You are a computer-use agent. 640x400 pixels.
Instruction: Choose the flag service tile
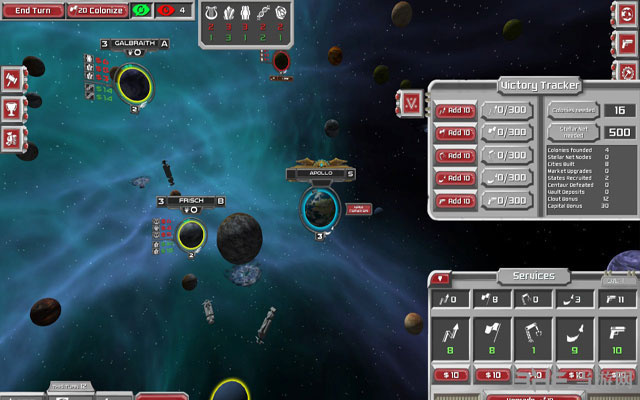[x=491, y=334]
